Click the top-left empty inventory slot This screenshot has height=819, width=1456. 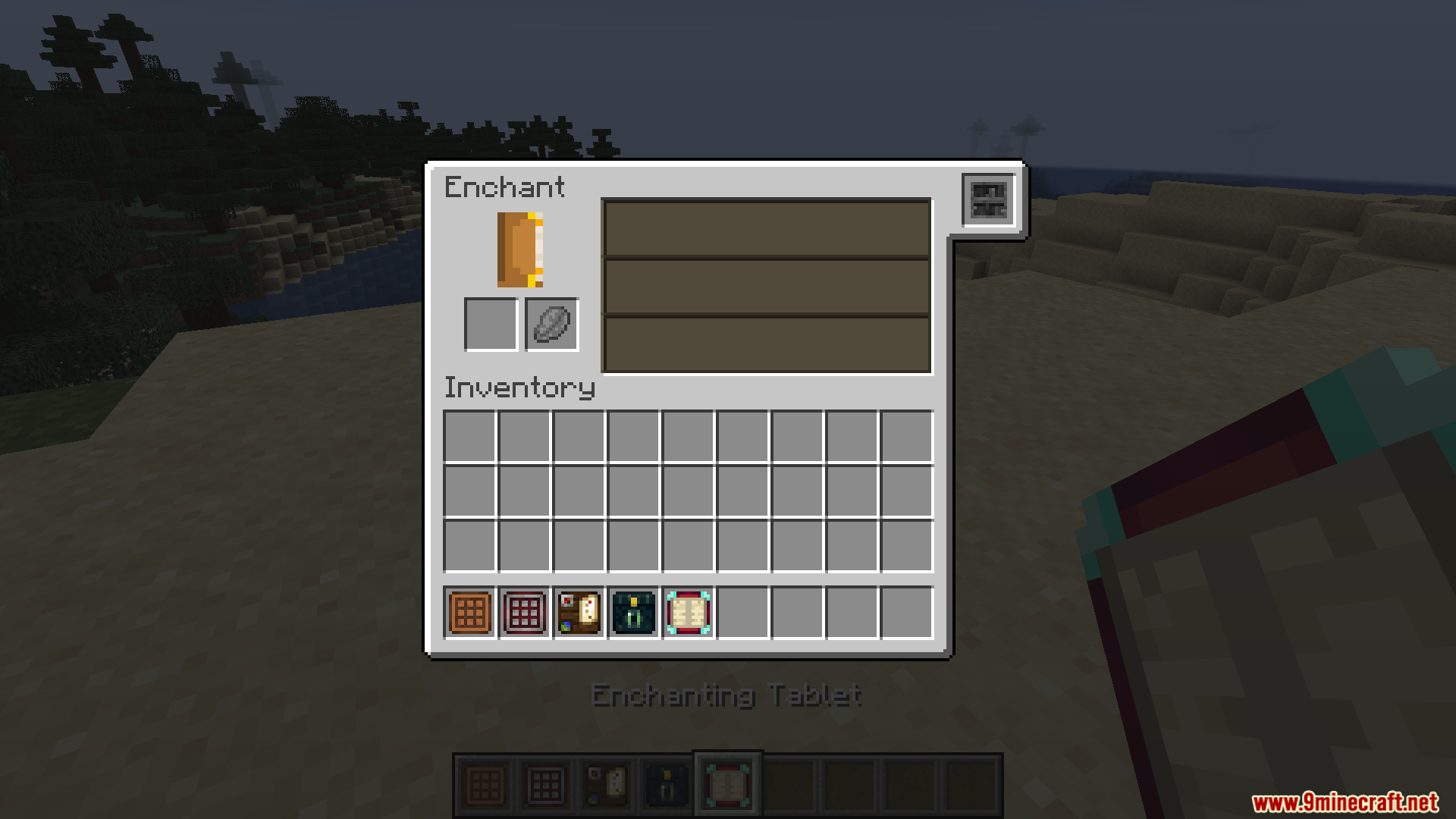[469, 434]
